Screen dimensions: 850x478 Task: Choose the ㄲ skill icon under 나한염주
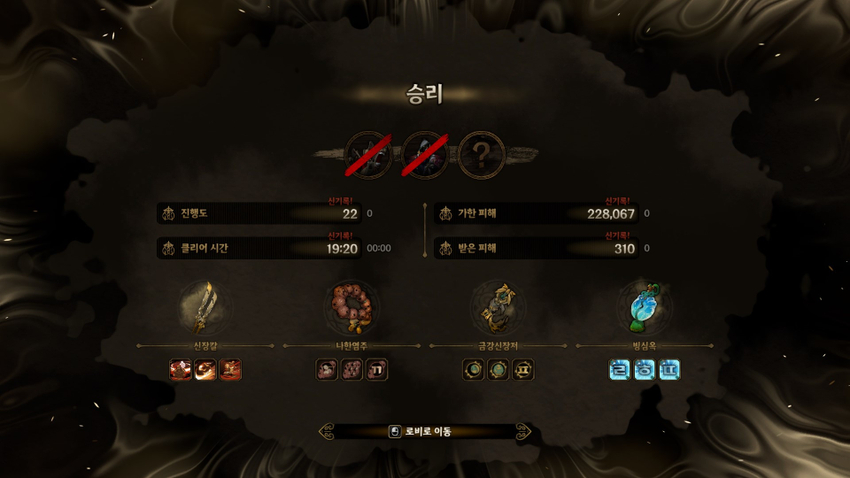click(x=376, y=370)
